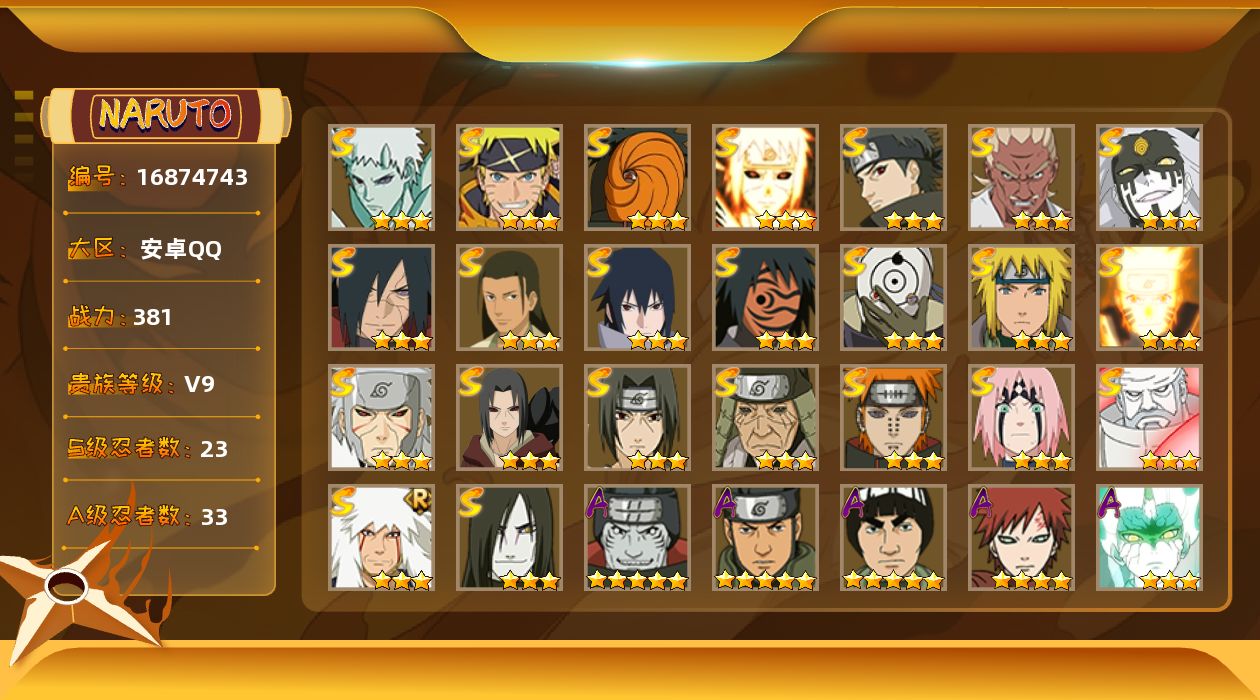Image resolution: width=1260 pixels, height=700 pixels.
Task: Pick red-haired Gaara's A-rank tile
Action: click(1021, 537)
